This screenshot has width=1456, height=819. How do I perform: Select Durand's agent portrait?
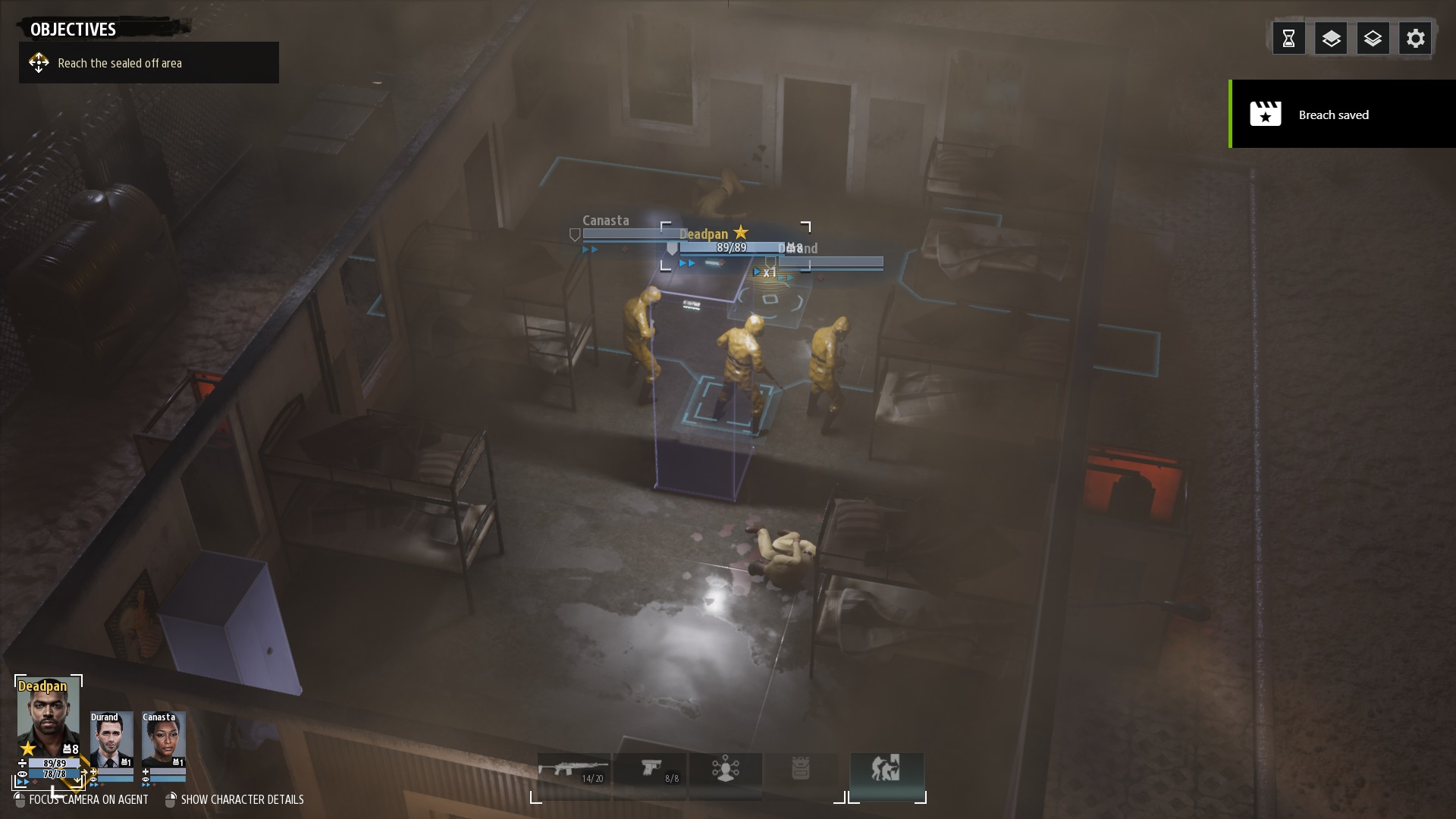pos(111,739)
